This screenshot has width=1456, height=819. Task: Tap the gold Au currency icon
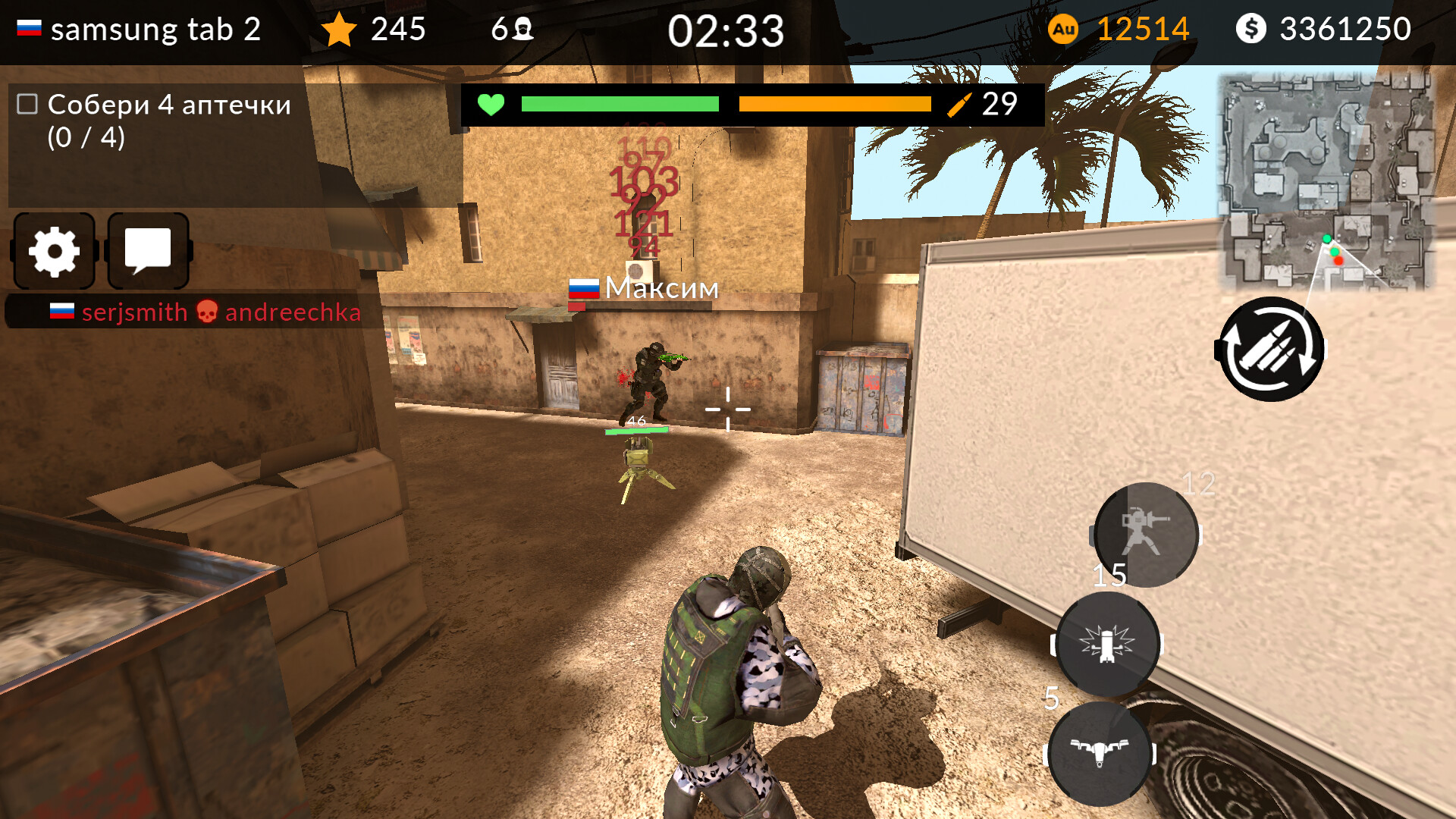[x=1065, y=29]
